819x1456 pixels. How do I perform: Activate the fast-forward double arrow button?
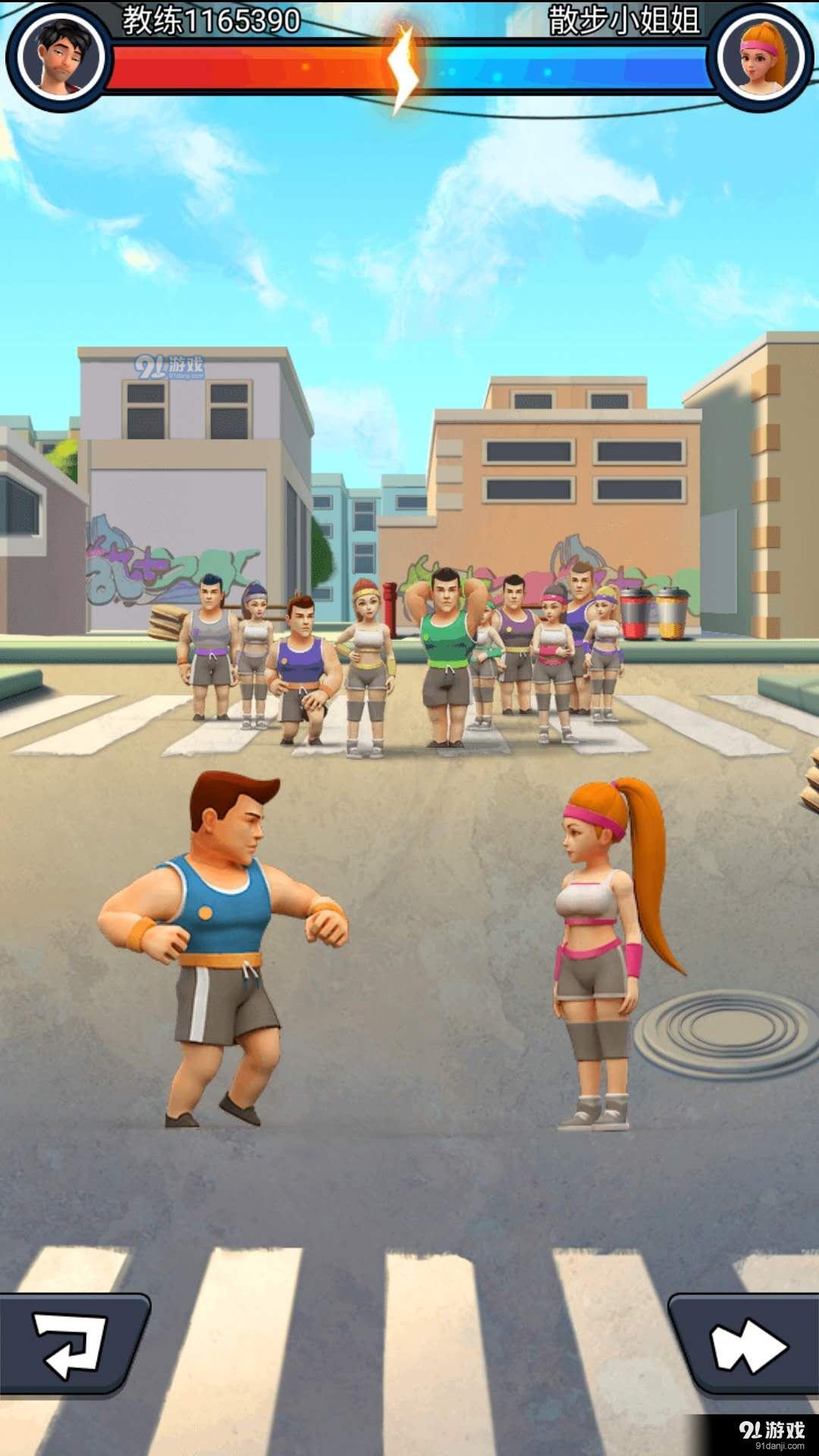tap(747, 1346)
